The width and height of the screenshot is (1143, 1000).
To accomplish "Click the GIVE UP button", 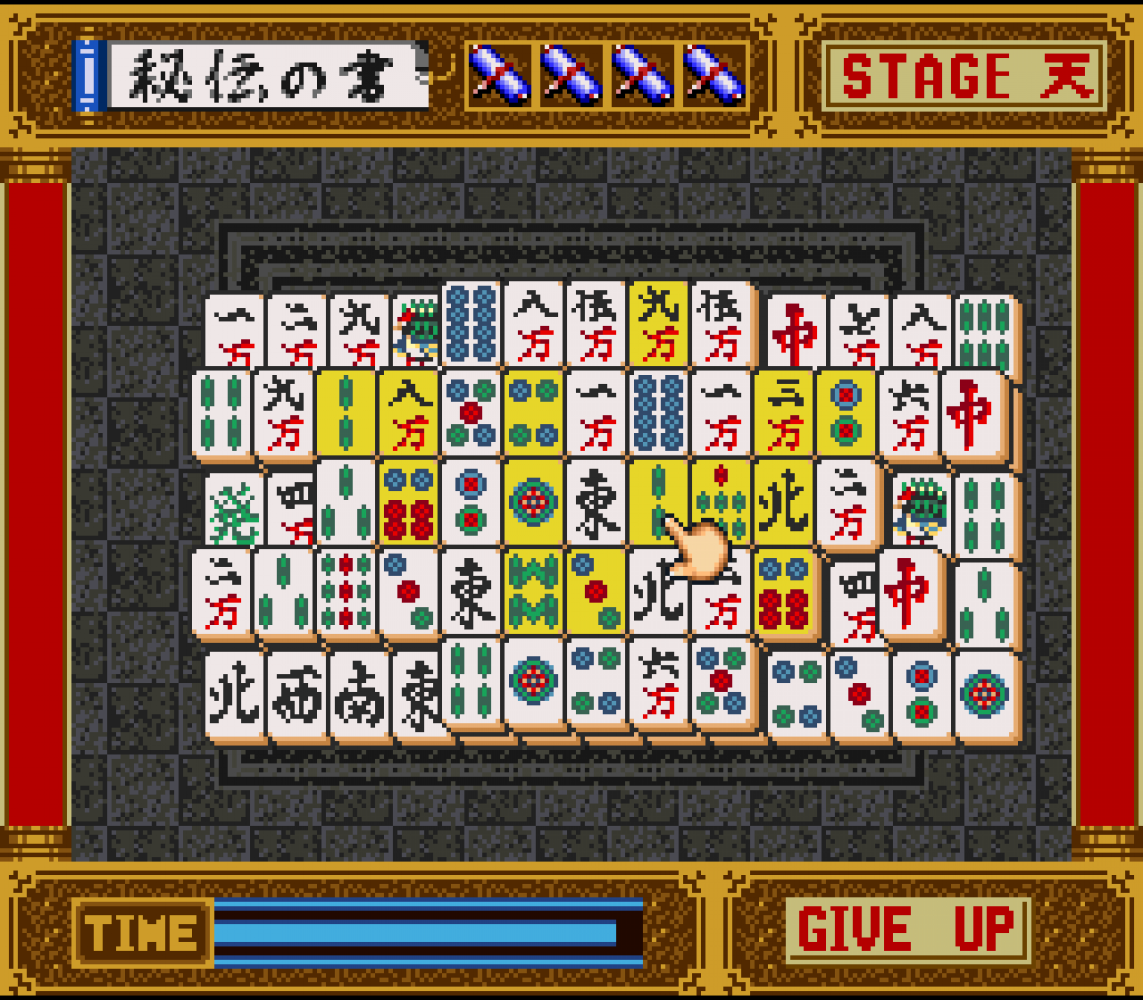I will 907,930.
